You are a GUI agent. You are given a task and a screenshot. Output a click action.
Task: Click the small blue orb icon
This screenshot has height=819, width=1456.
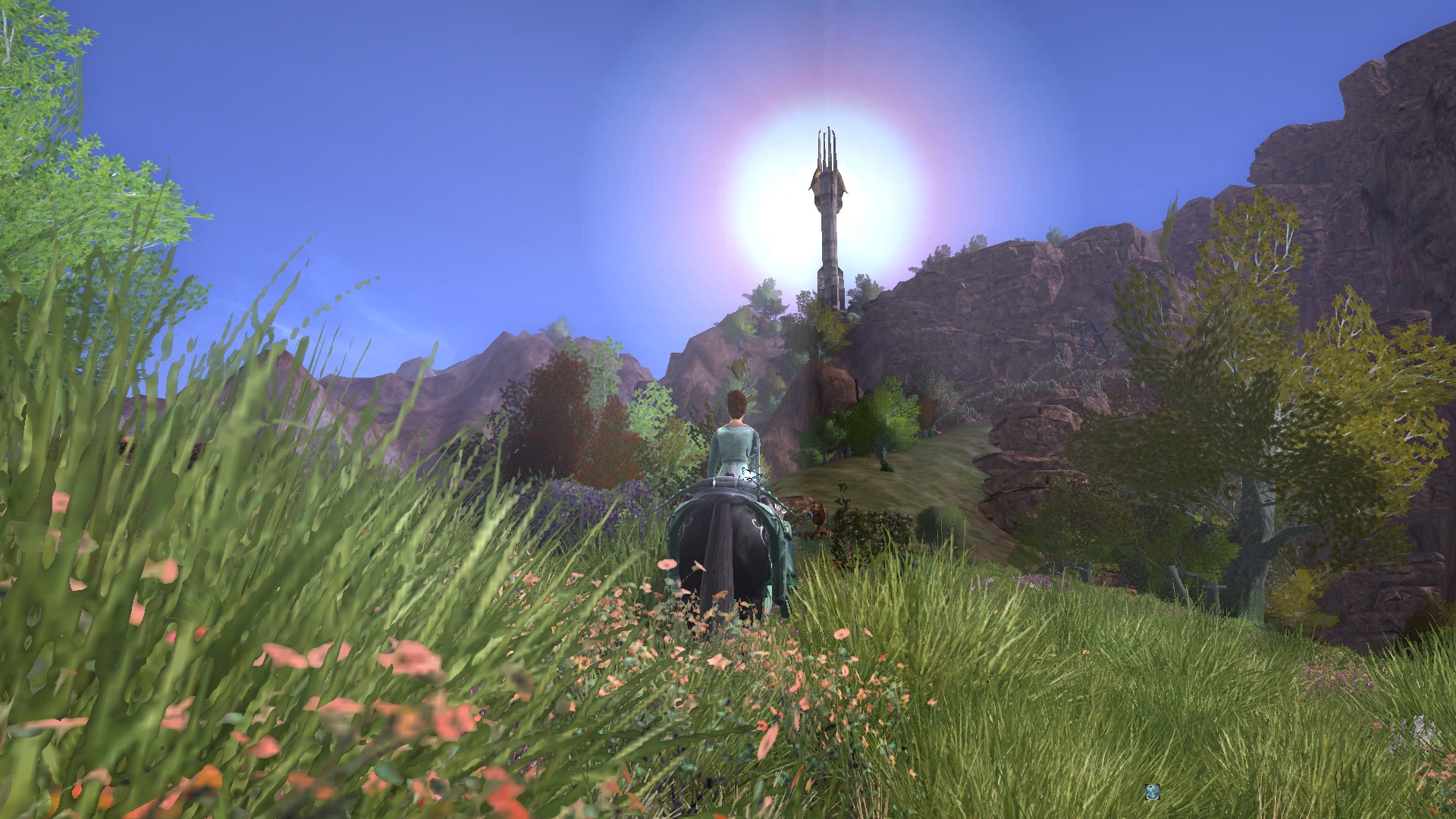tap(1152, 792)
